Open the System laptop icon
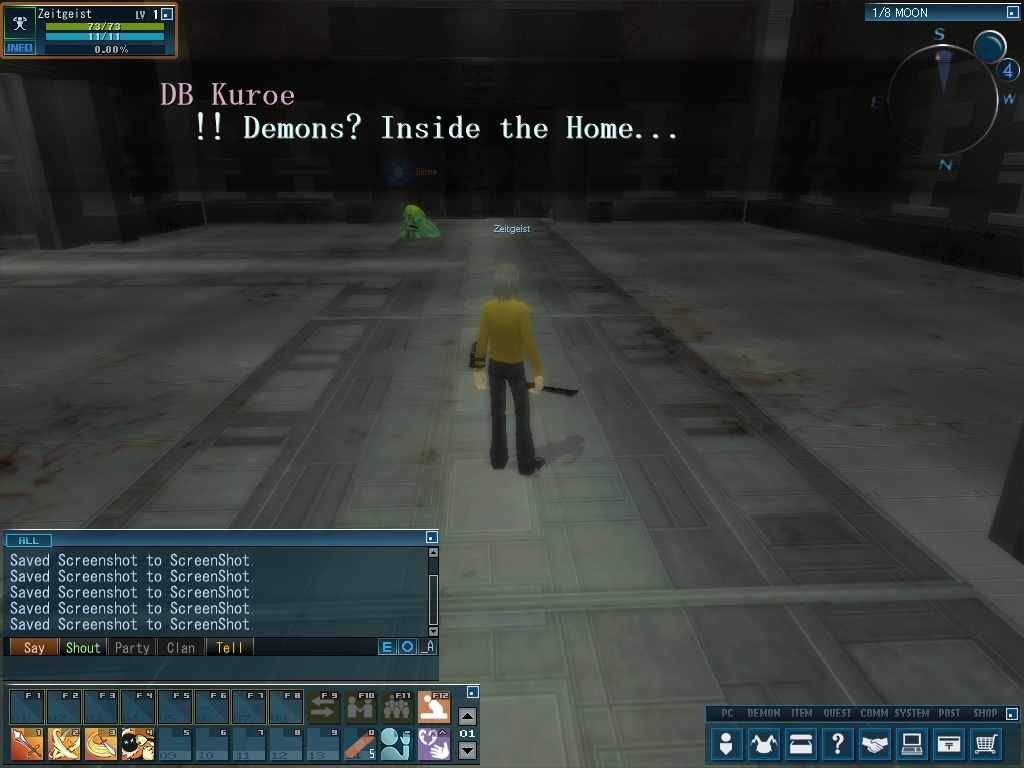1024x768 pixels. [x=912, y=744]
